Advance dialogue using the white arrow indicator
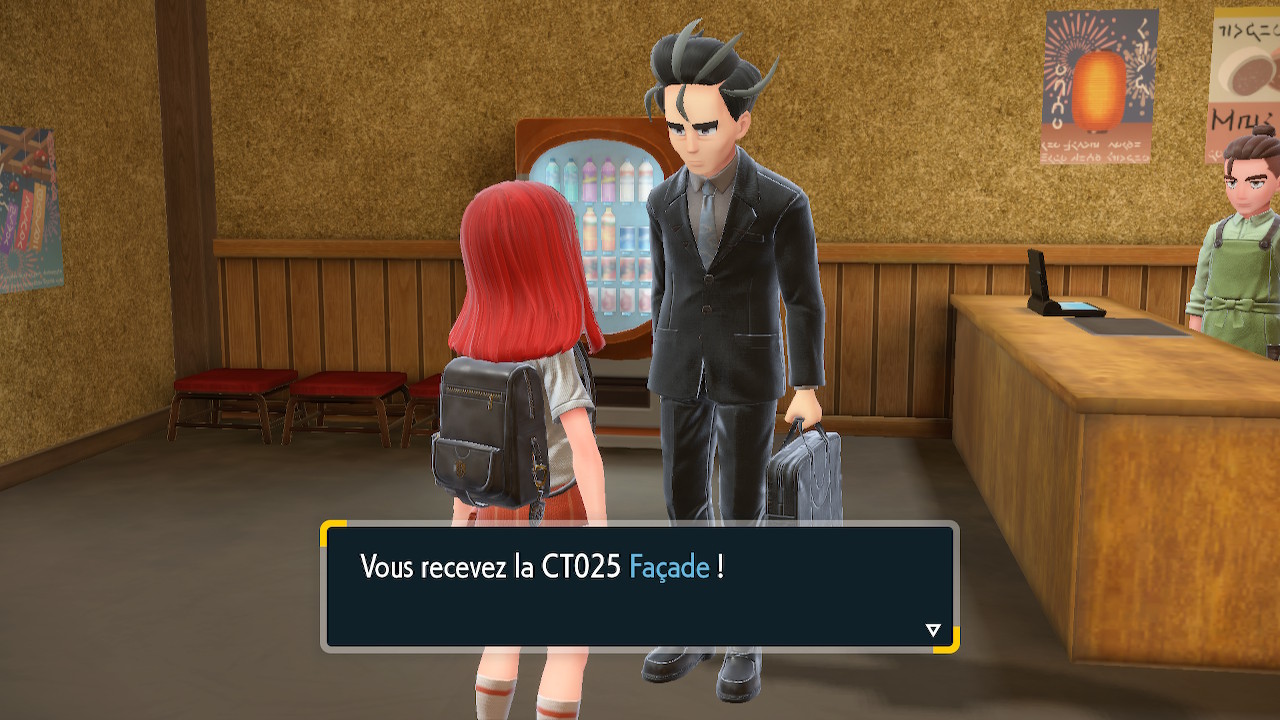Screen dimensions: 1280x720 click(x=933, y=630)
